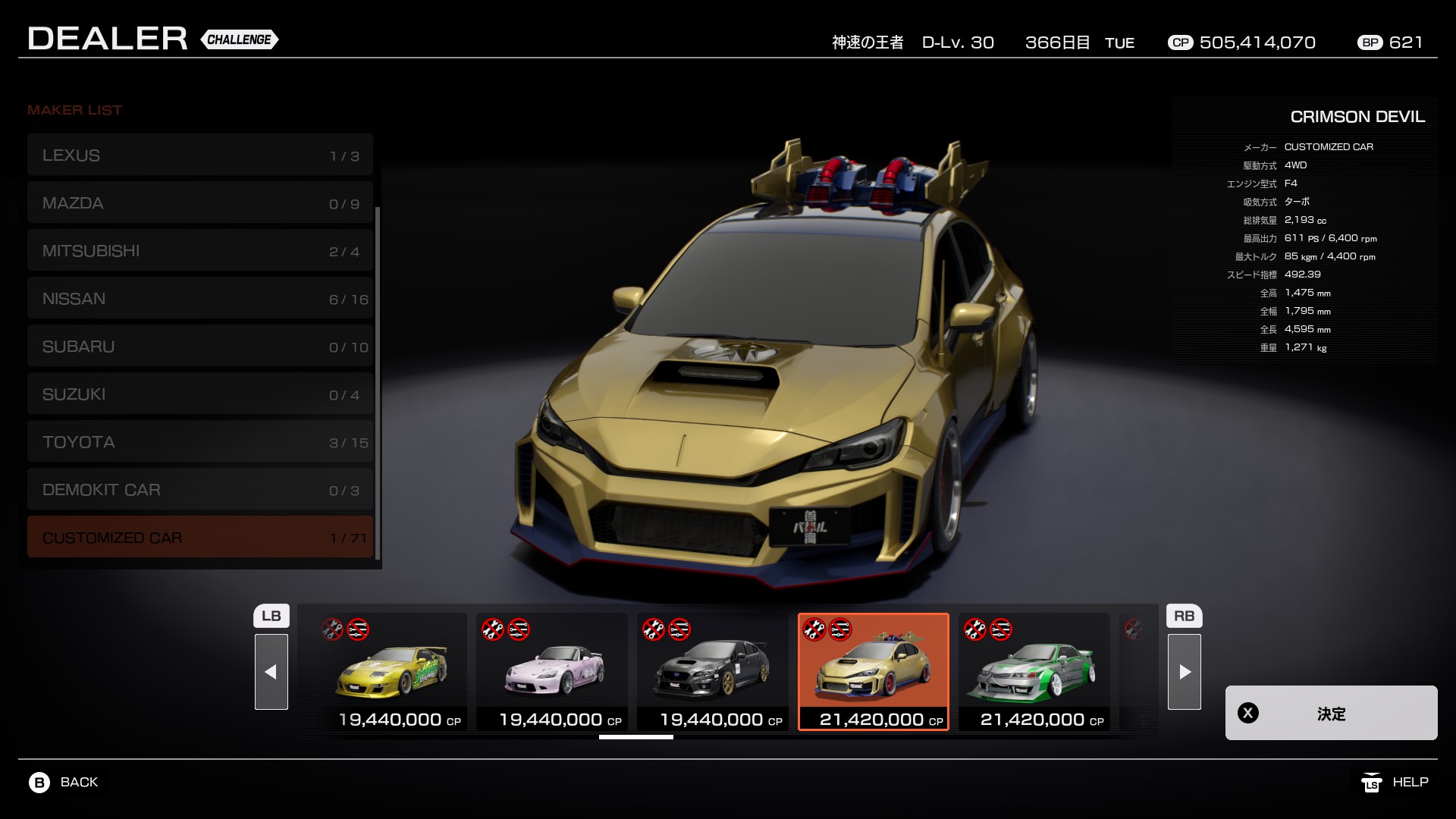Viewport: 1456px width, 819px height.
Task: Open the MAZDA maker list
Action: [x=199, y=203]
